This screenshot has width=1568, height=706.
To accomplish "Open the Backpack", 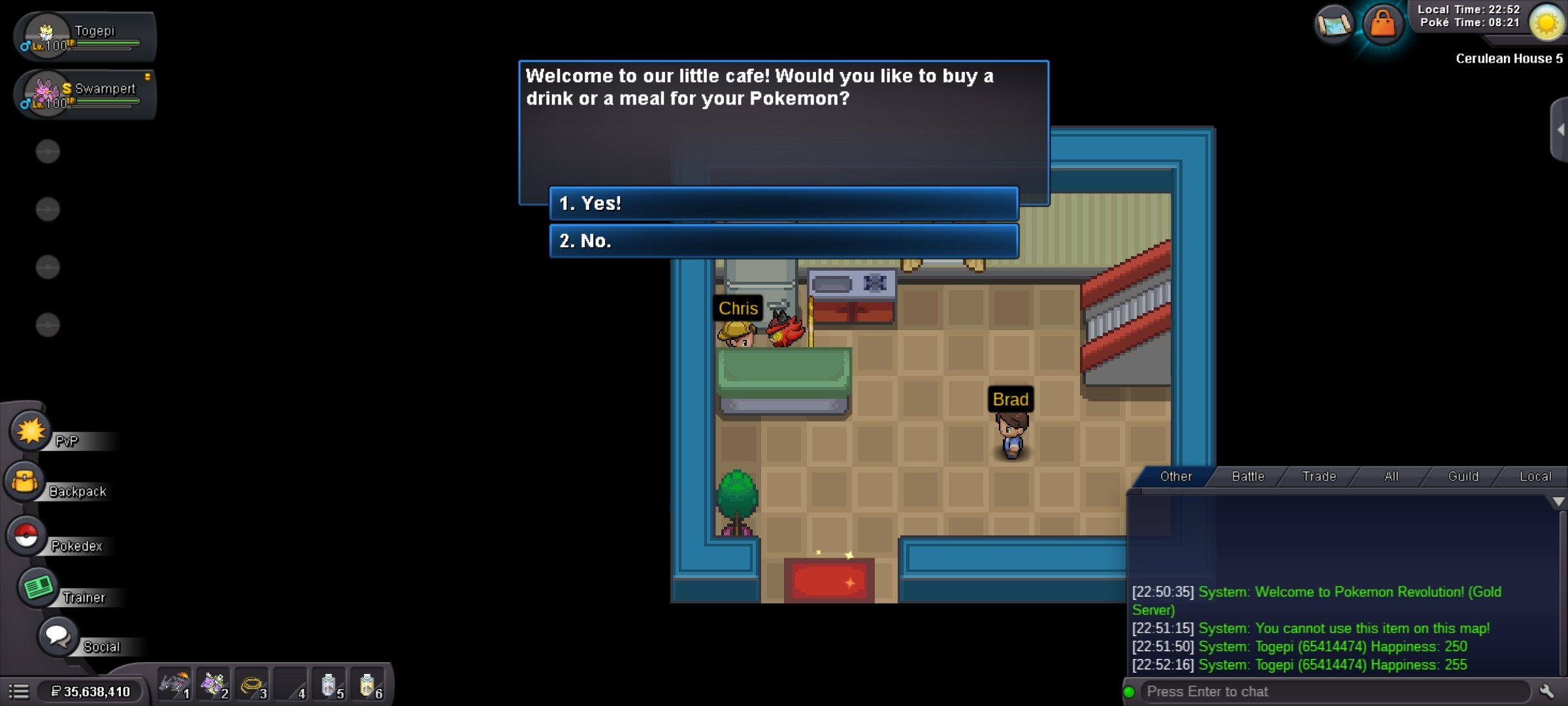I will (x=25, y=482).
